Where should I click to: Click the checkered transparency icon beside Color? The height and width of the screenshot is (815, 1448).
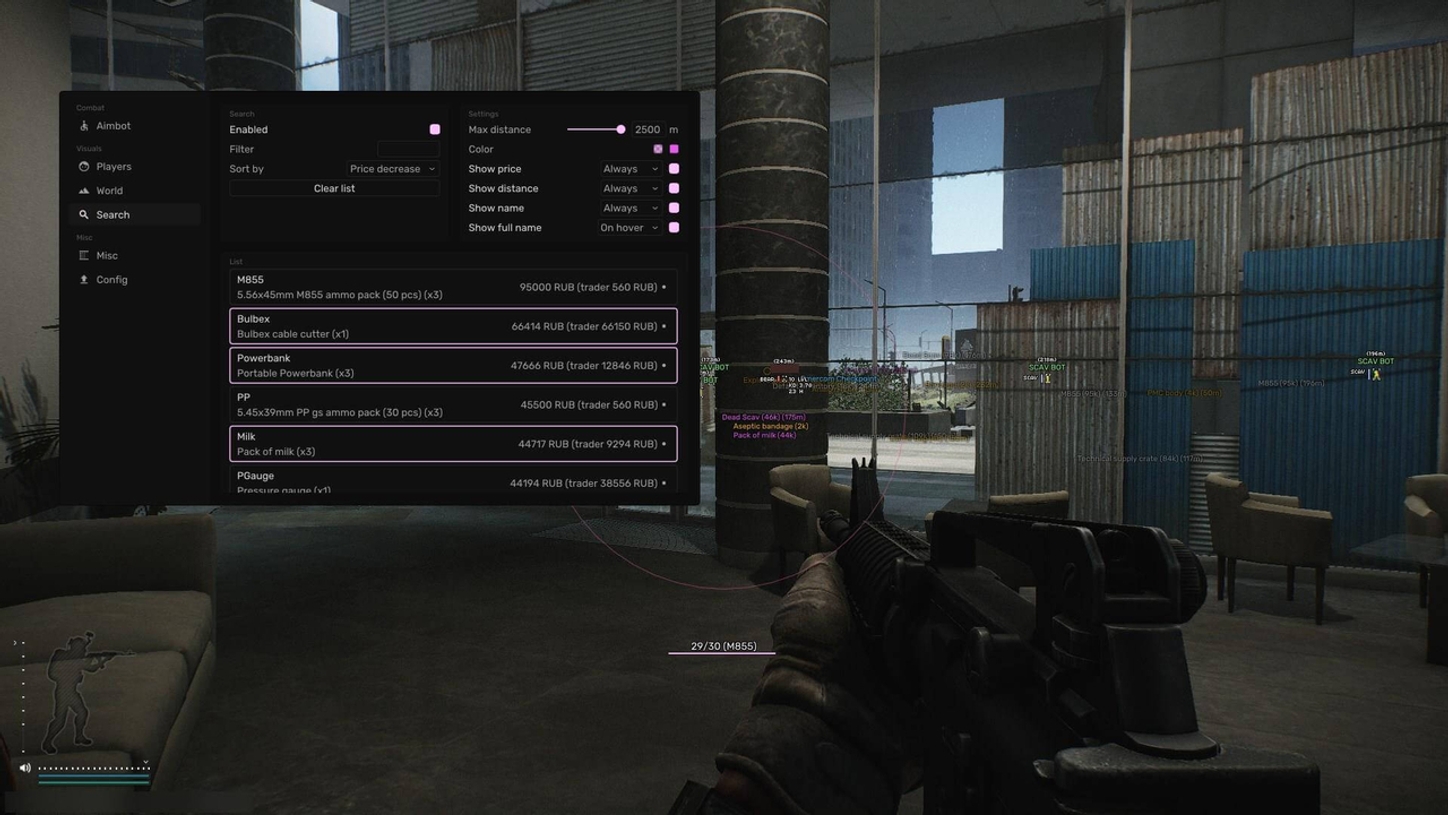point(658,148)
